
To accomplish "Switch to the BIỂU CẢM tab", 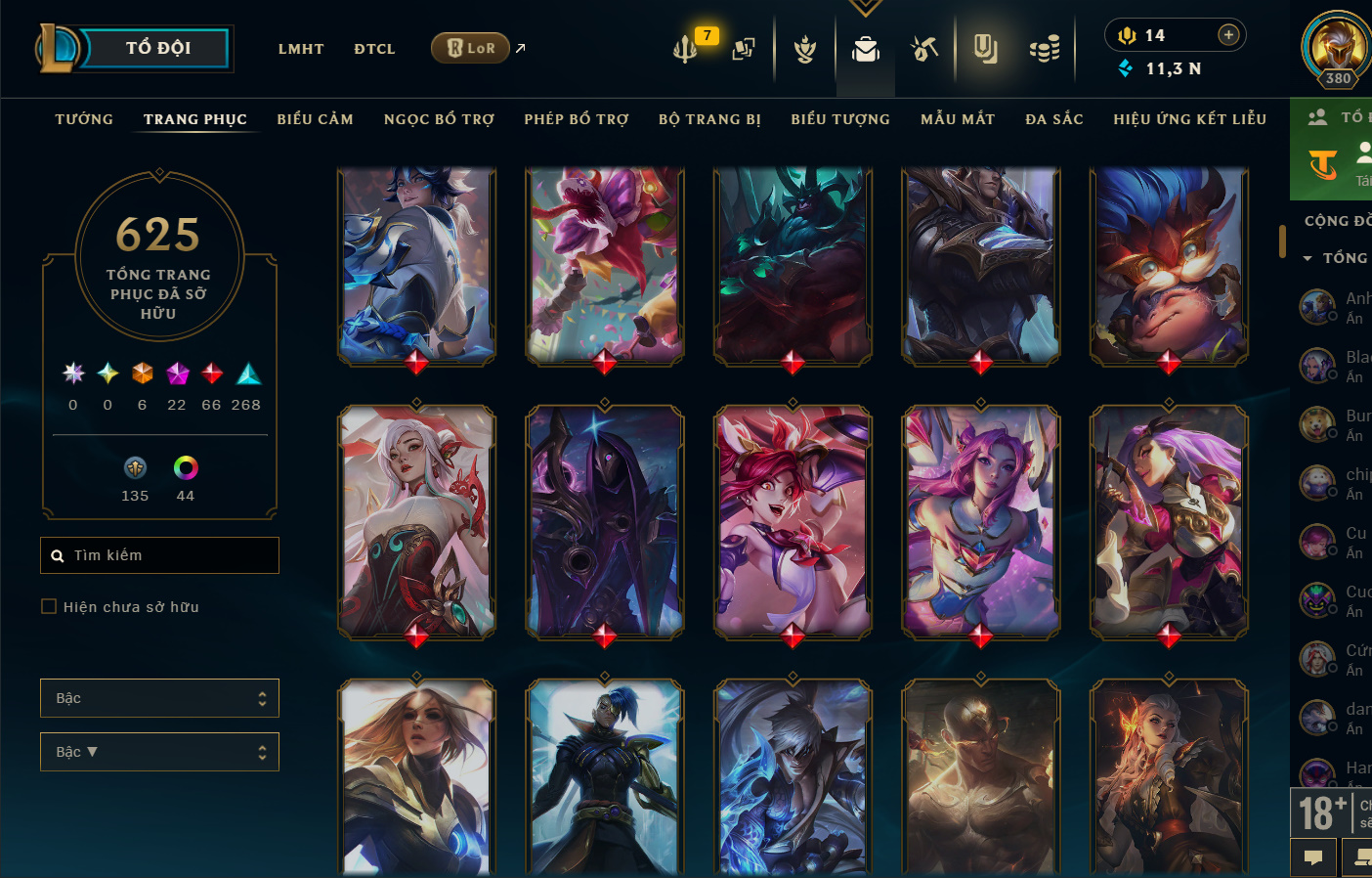I will pyautogui.click(x=315, y=119).
